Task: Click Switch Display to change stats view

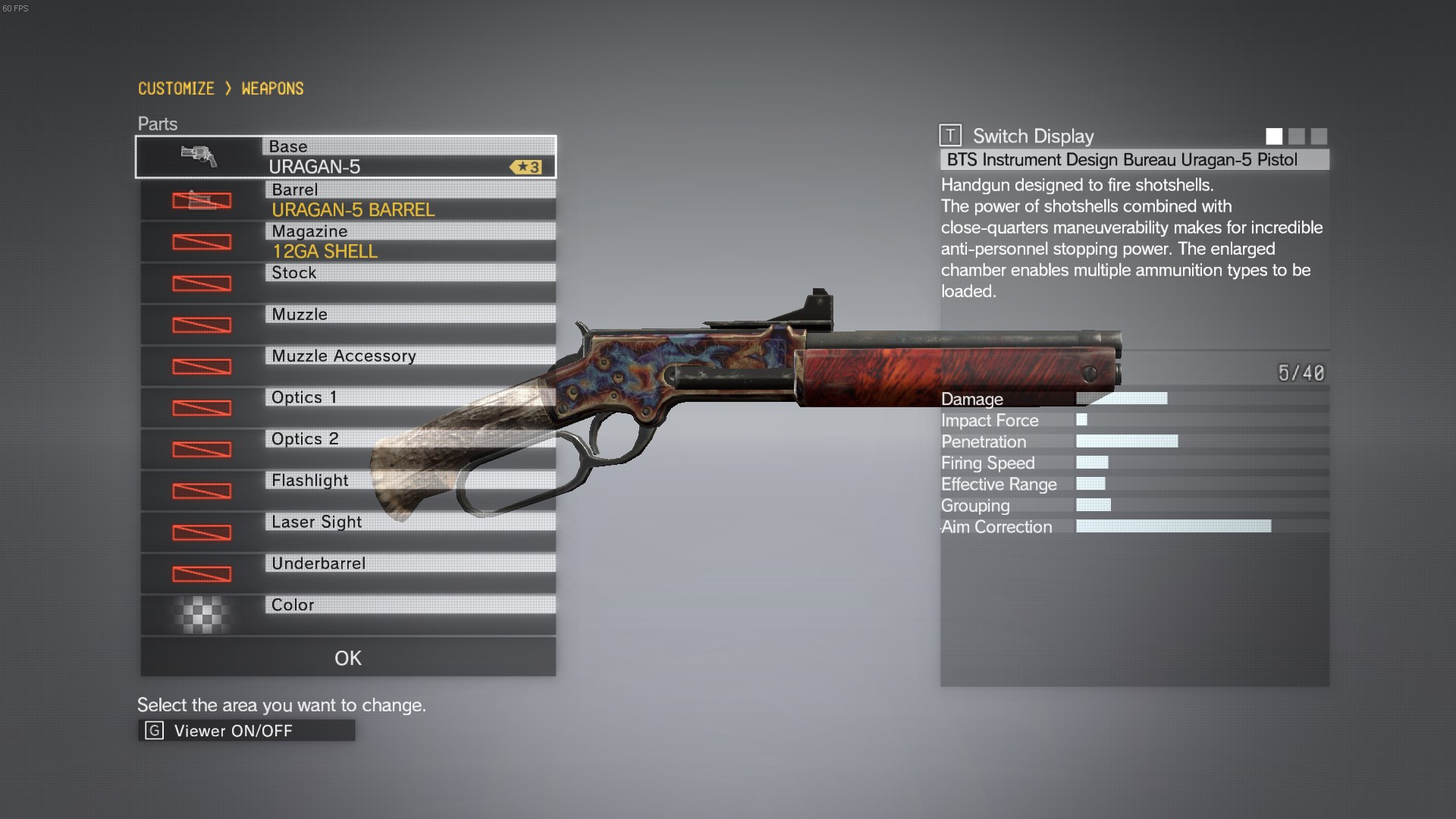Action: [1018, 136]
